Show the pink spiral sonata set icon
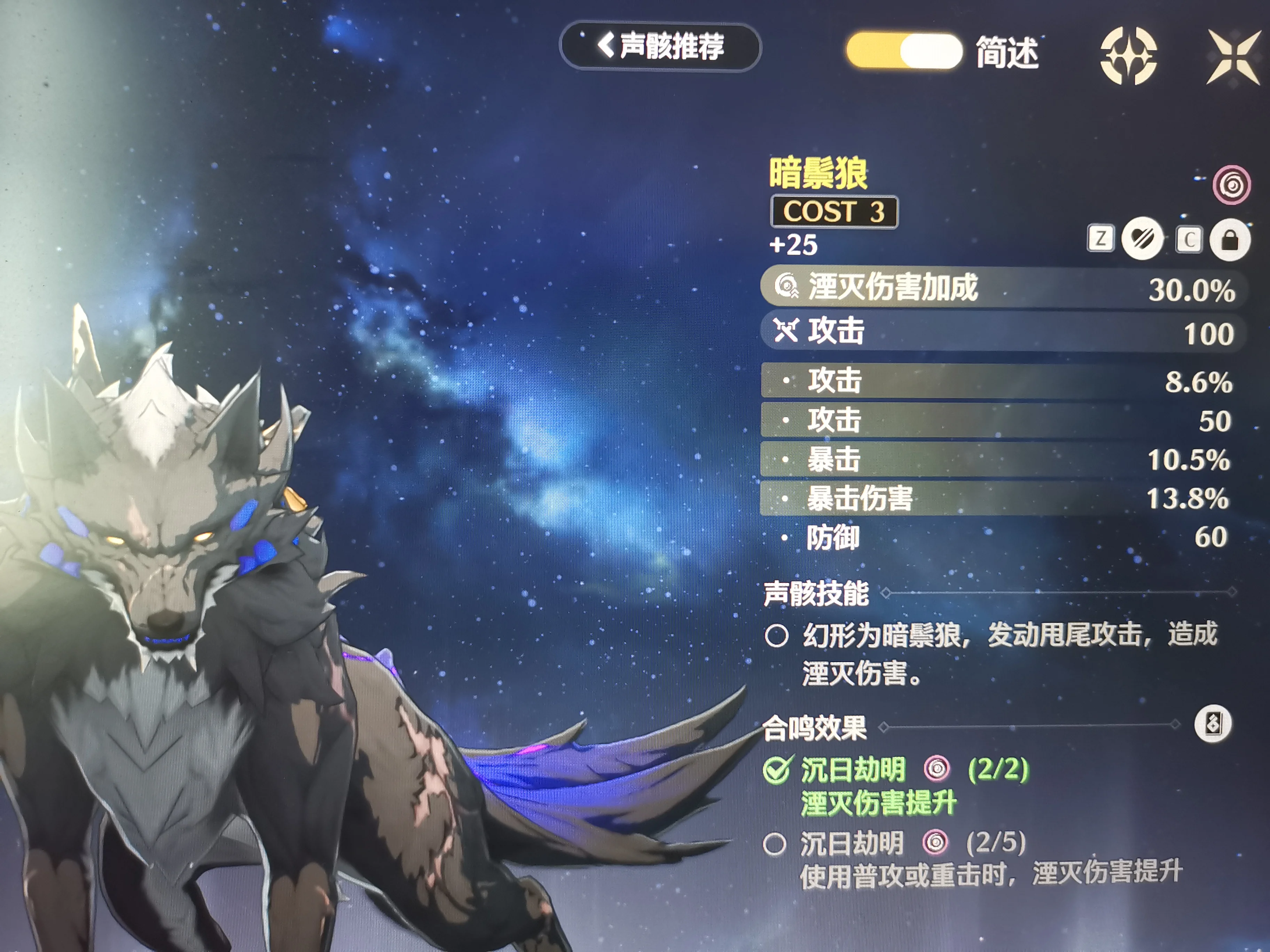Image resolution: width=1270 pixels, height=952 pixels. (x=1231, y=185)
